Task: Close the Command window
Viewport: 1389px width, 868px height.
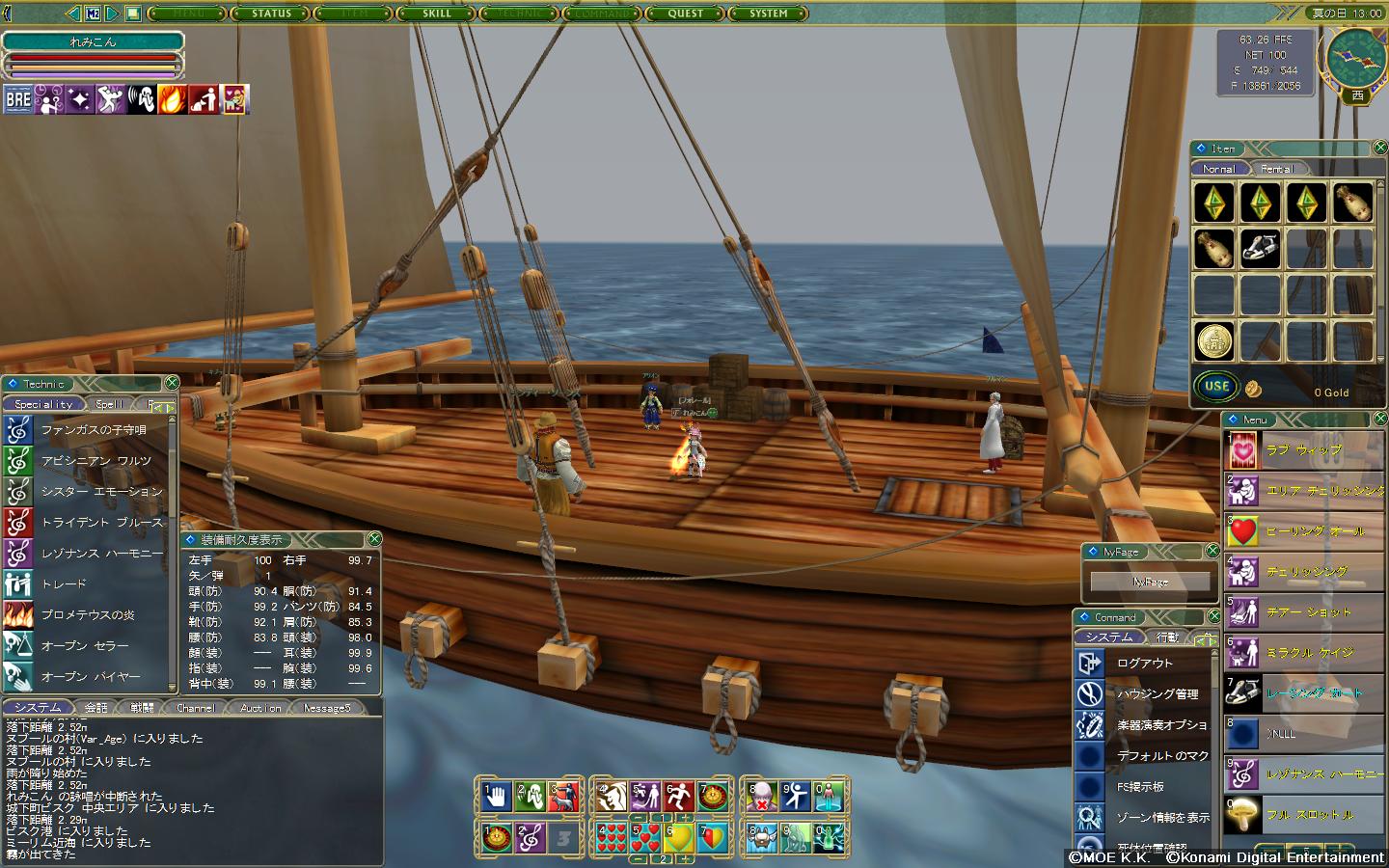Action: point(1213,616)
